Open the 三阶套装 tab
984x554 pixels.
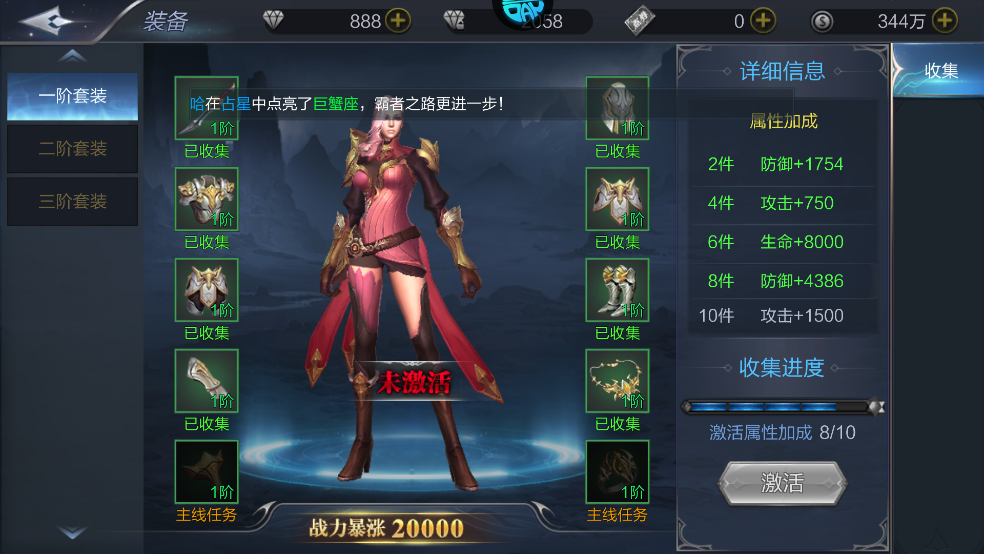click(72, 201)
